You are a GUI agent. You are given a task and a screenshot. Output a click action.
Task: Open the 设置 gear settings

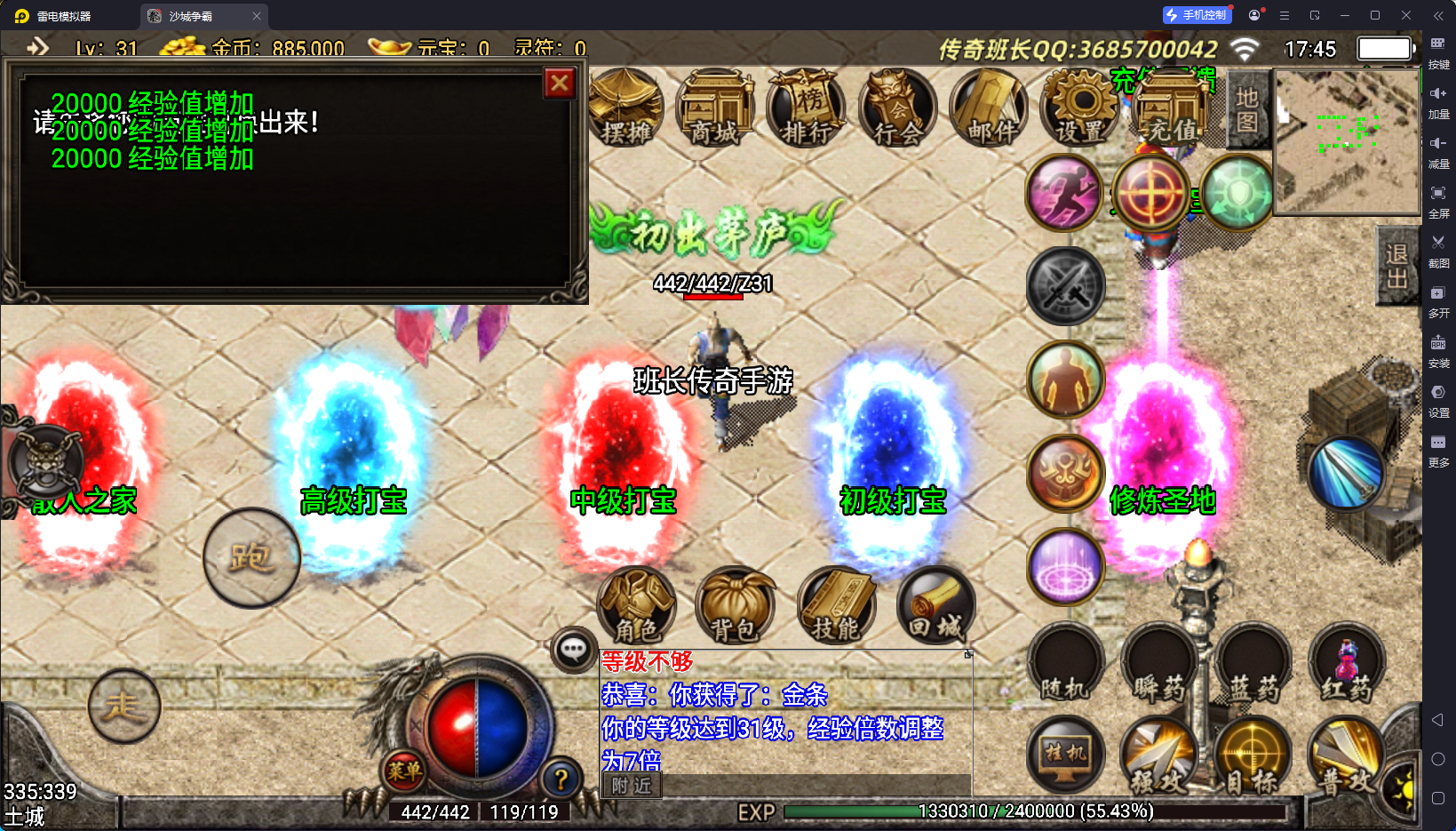pyautogui.click(x=1080, y=108)
